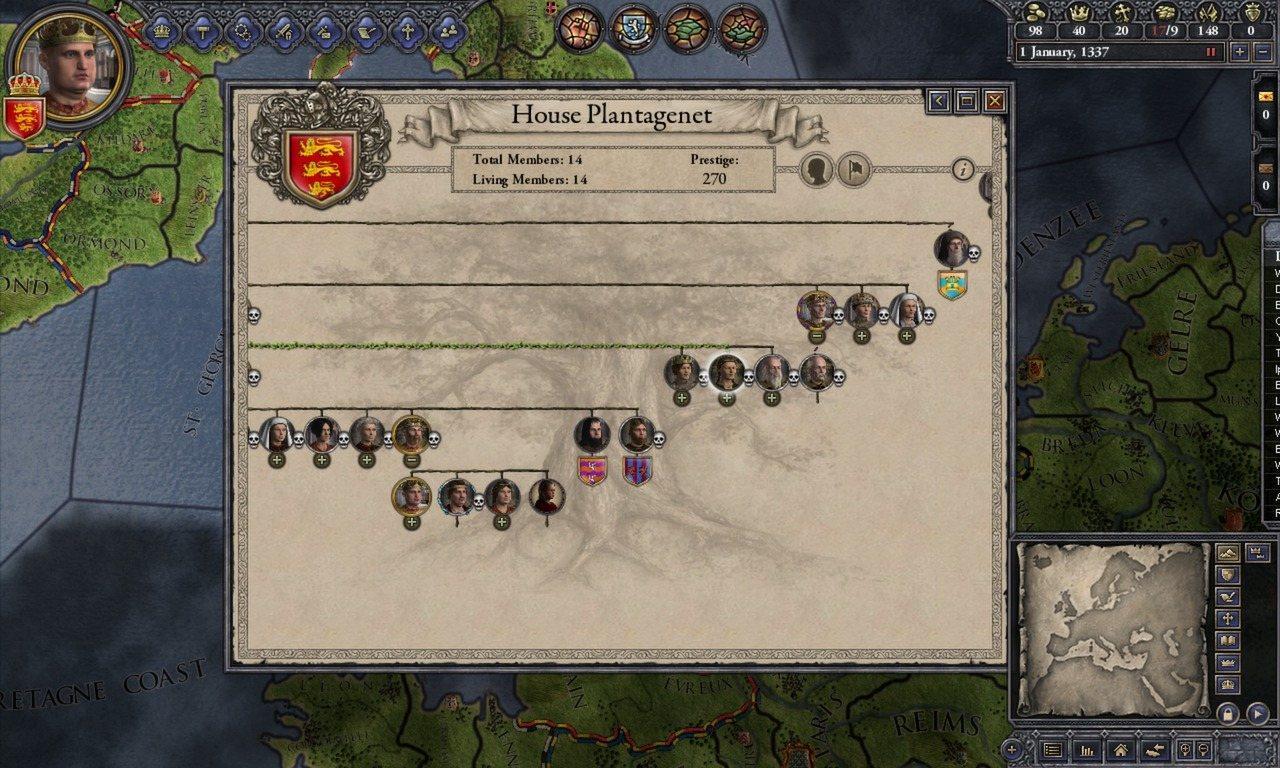The height and width of the screenshot is (768, 1280).
Task: Click the plus control to increase game speed
Action: point(1242,51)
